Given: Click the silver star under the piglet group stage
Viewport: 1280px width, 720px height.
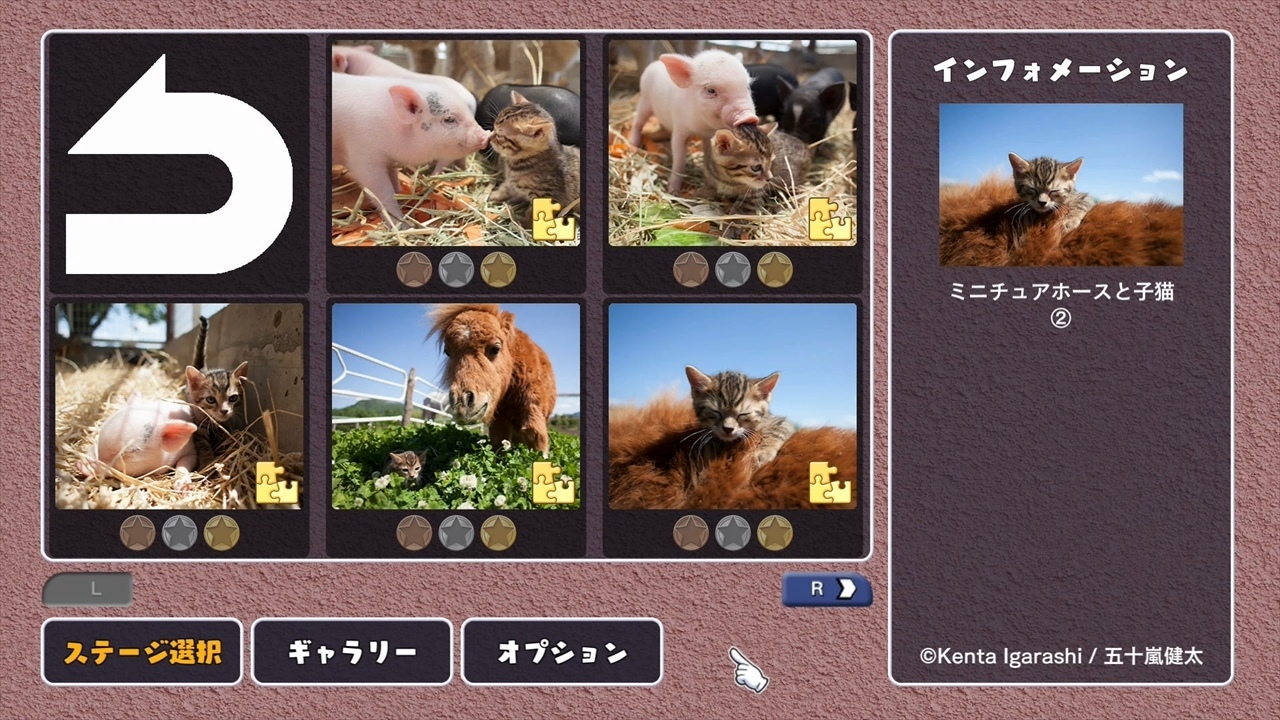Looking at the screenshot, I should click(x=731, y=269).
